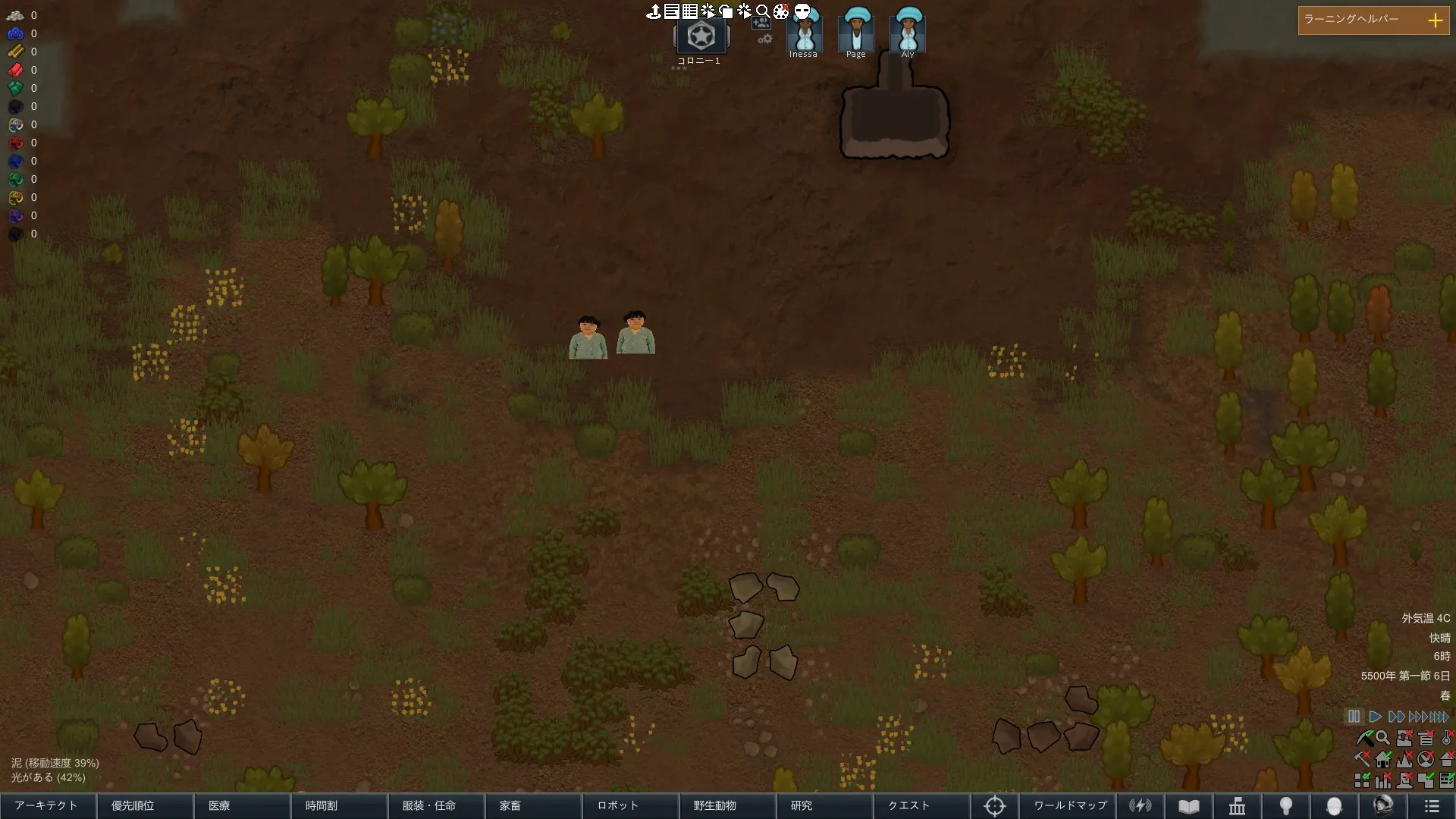This screenshot has width=1456, height=819.
Task: Toggle the roof overlay house icon
Action: [1447, 758]
